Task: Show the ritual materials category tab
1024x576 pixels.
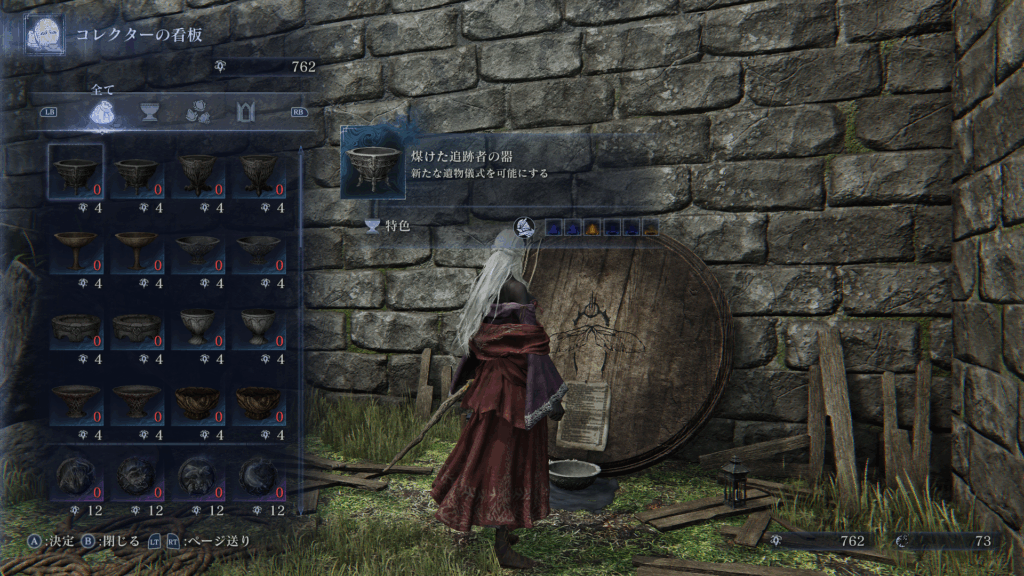Action: [196, 112]
